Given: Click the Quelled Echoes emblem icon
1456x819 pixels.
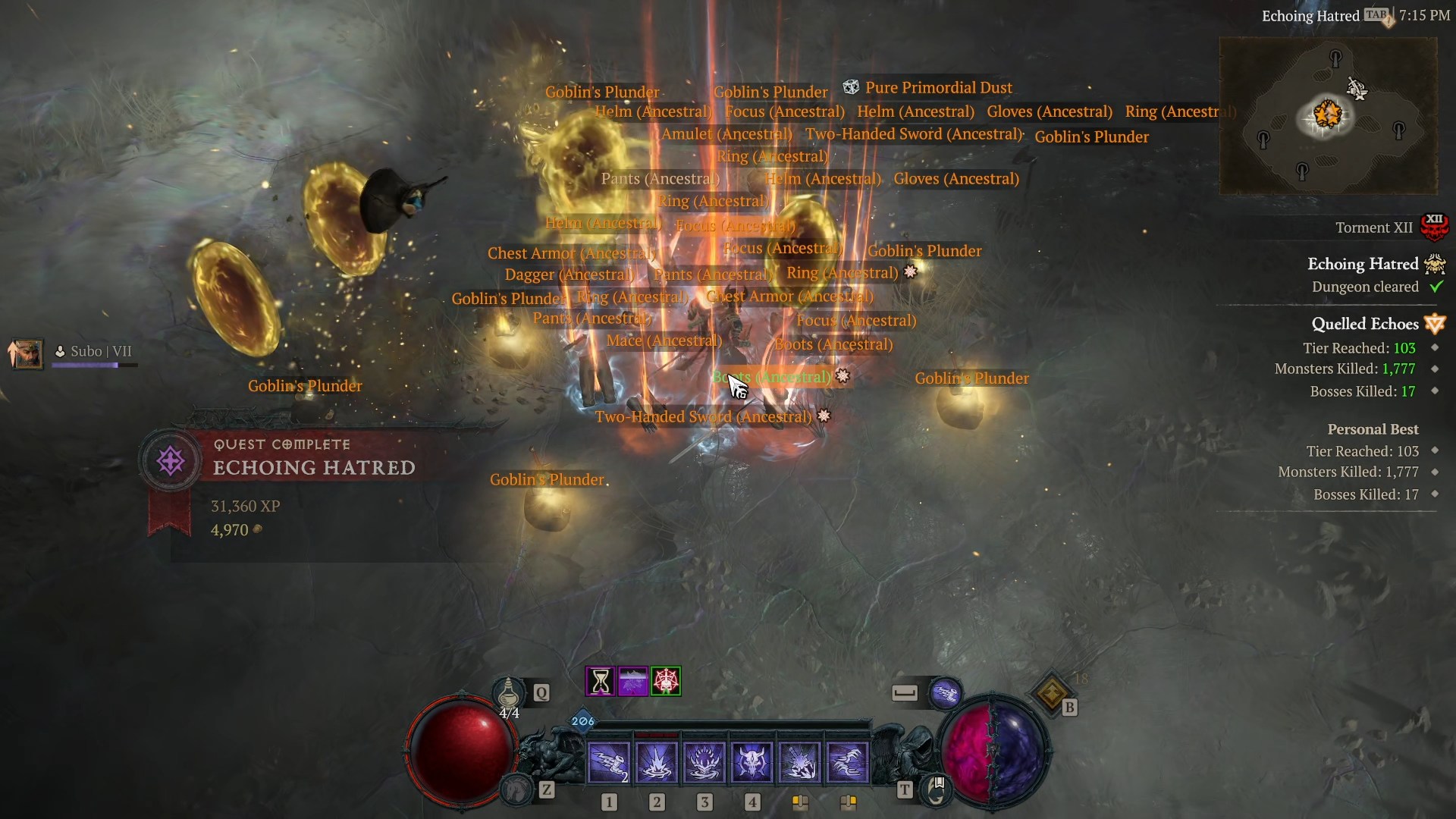Looking at the screenshot, I should 1434,324.
